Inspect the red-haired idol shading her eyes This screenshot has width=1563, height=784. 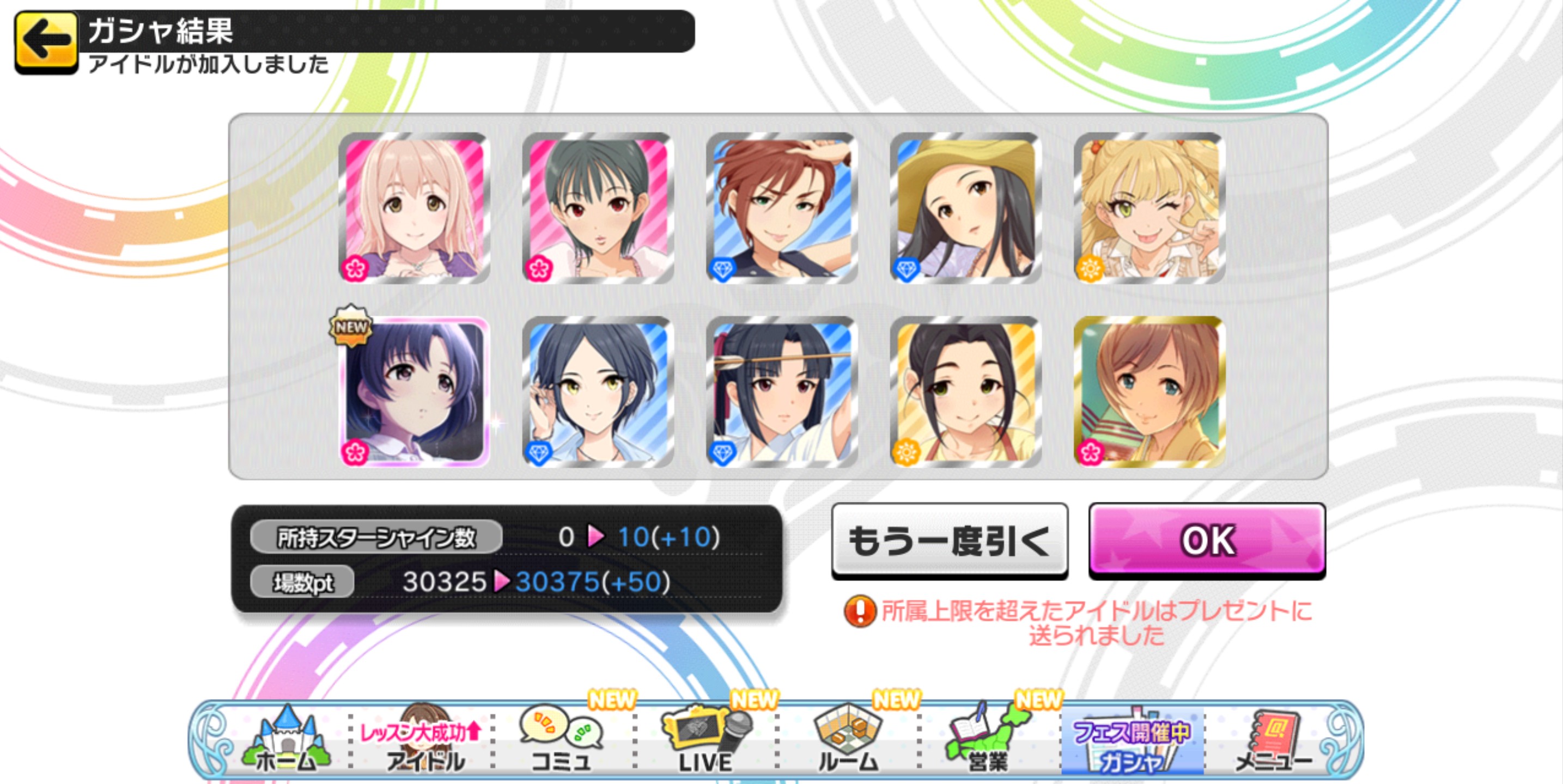[x=781, y=208]
